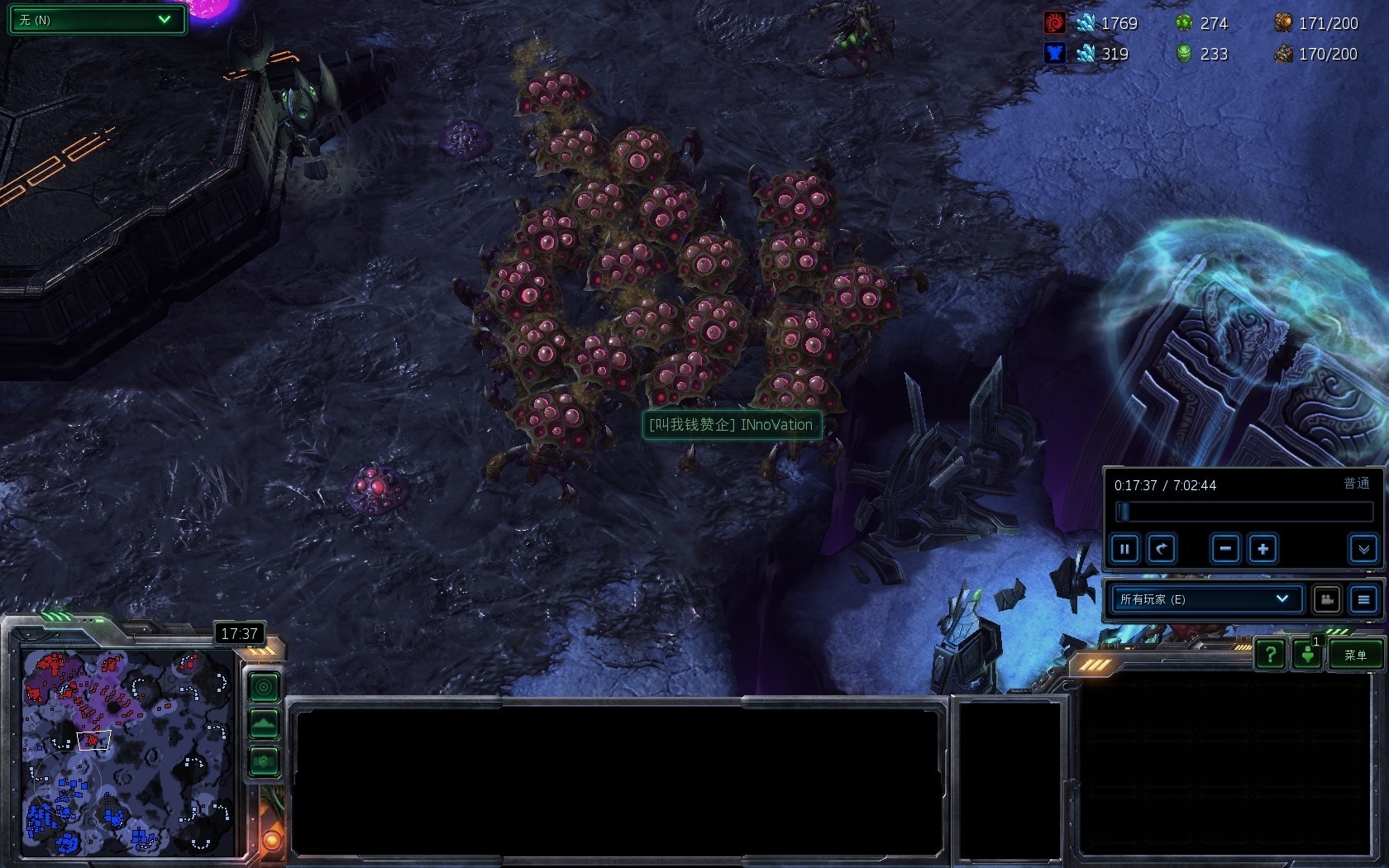Click the replay rewind arrow button
Screen dimensions: 1389x868
(x=1162, y=549)
